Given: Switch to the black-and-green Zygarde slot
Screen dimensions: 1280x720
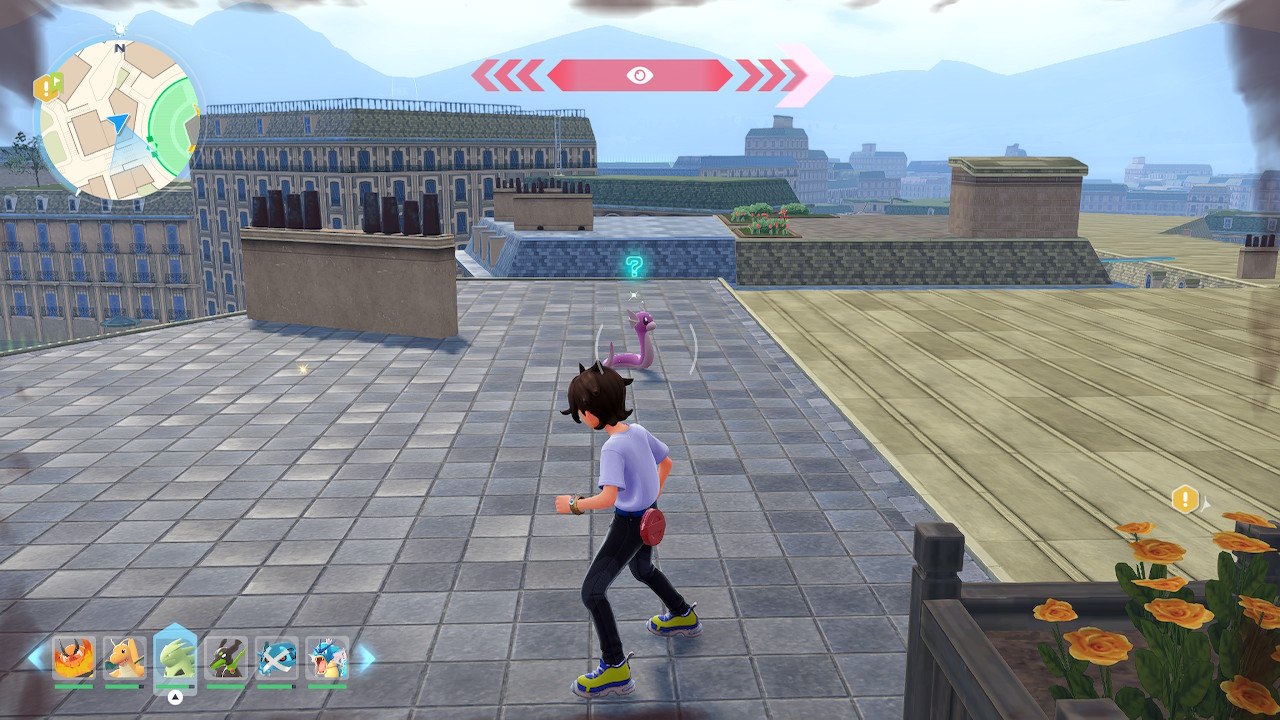Looking at the screenshot, I should pyautogui.click(x=226, y=658).
